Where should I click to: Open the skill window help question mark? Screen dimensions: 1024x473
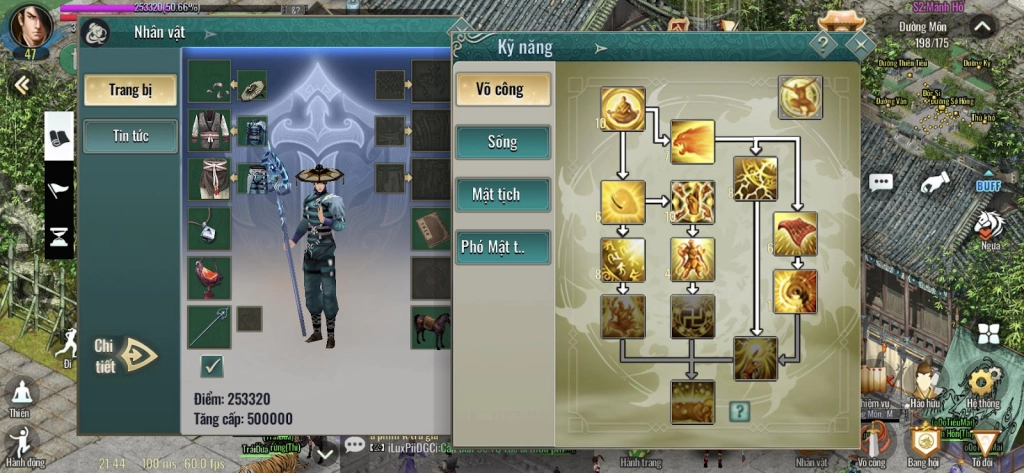pyautogui.click(x=822, y=44)
